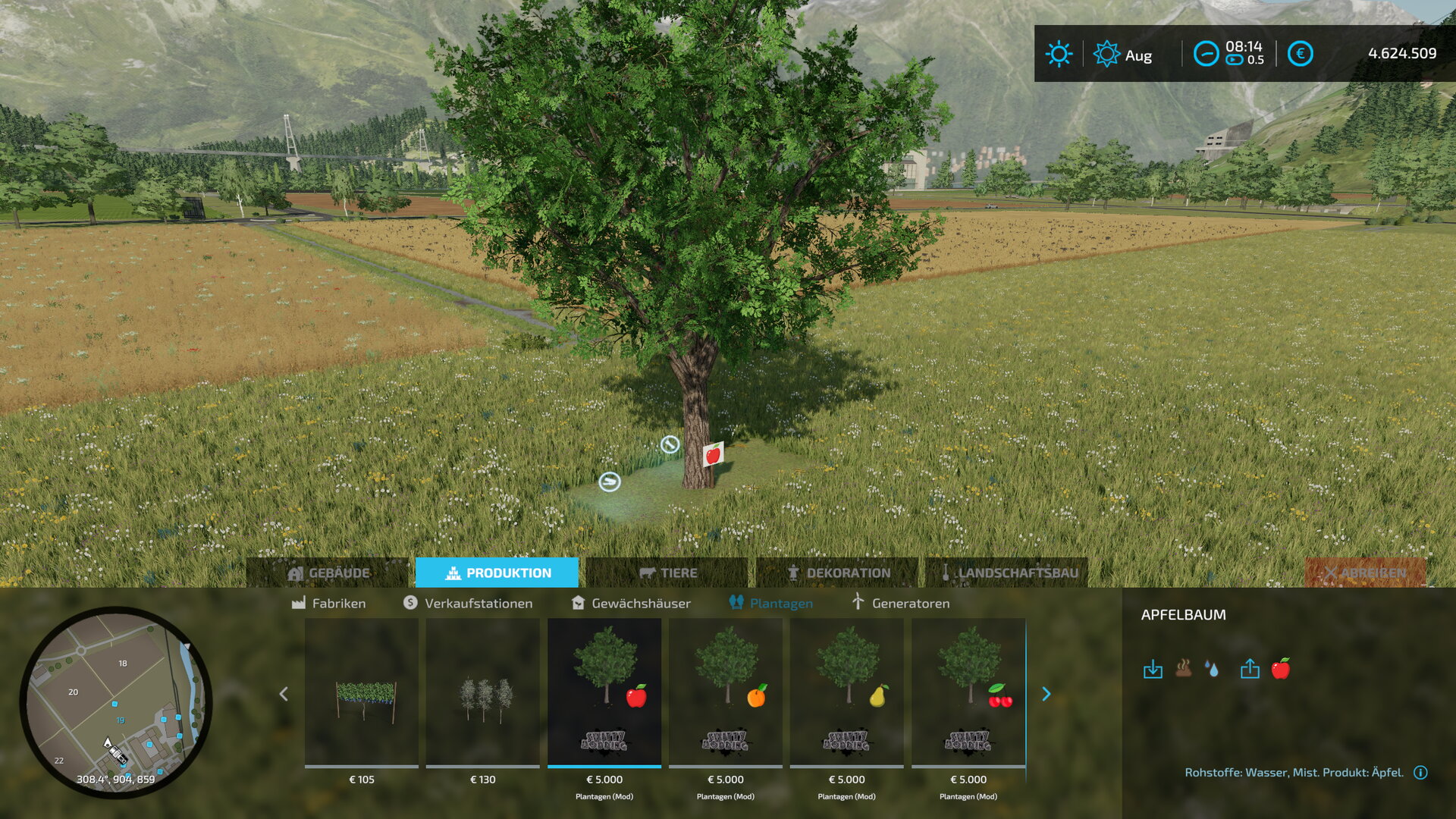The image size is (1456, 819).
Task: Switch to Gewächshäuser subcategory
Action: click(x=631, y=603)
